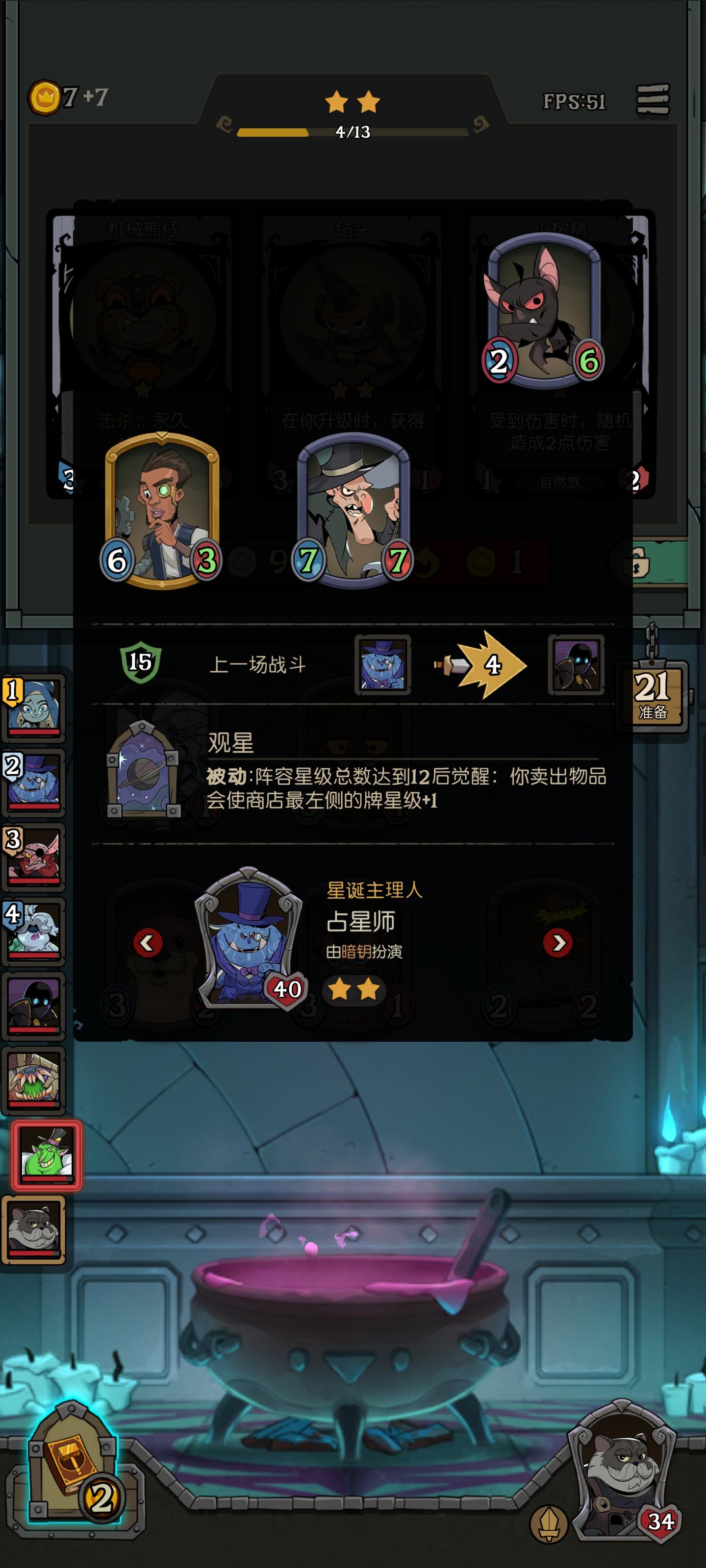The width and height of the screenshot is (706, 1568).
Task: Click the green shield armor icon showing 15
Action: coord(141,663)
